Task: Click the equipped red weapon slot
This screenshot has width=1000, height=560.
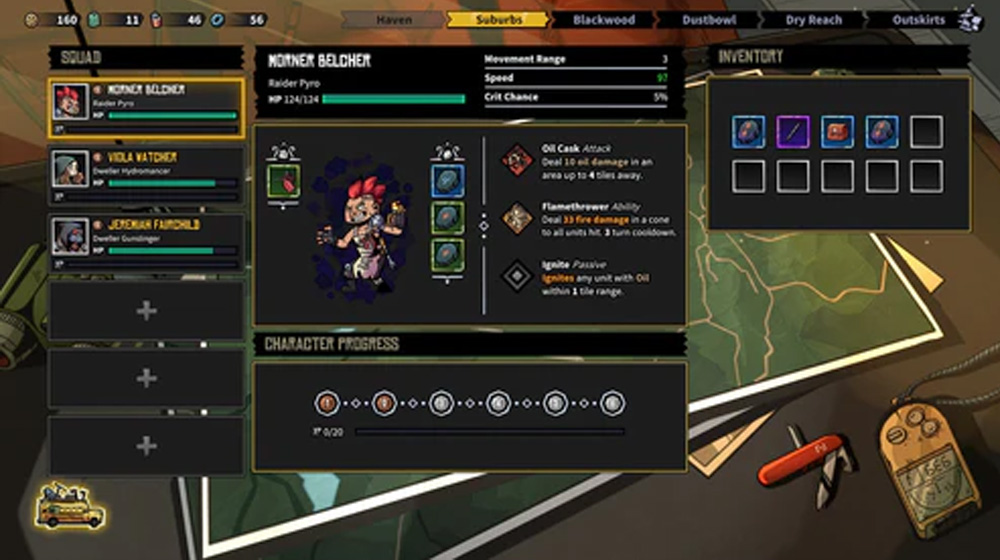Action: coord(284,181)
